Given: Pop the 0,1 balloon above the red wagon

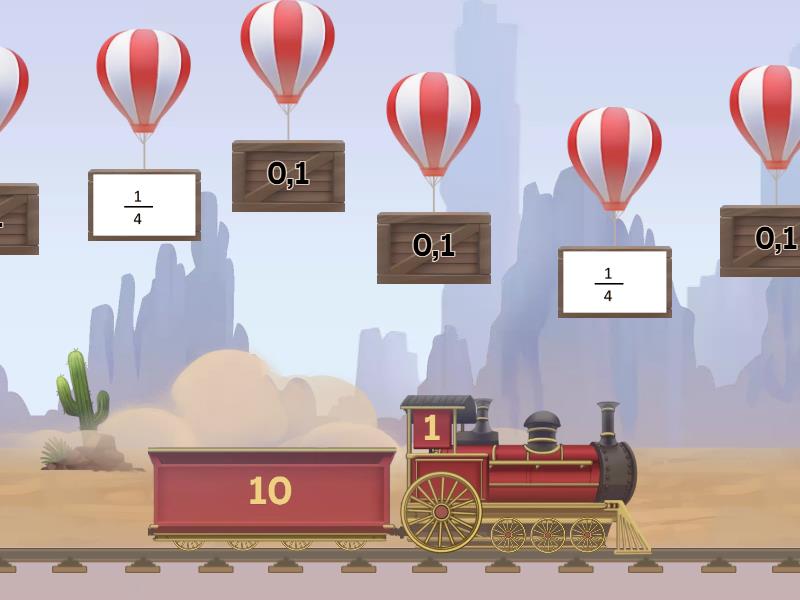Looking at the screenshot, I should point(288,50).
